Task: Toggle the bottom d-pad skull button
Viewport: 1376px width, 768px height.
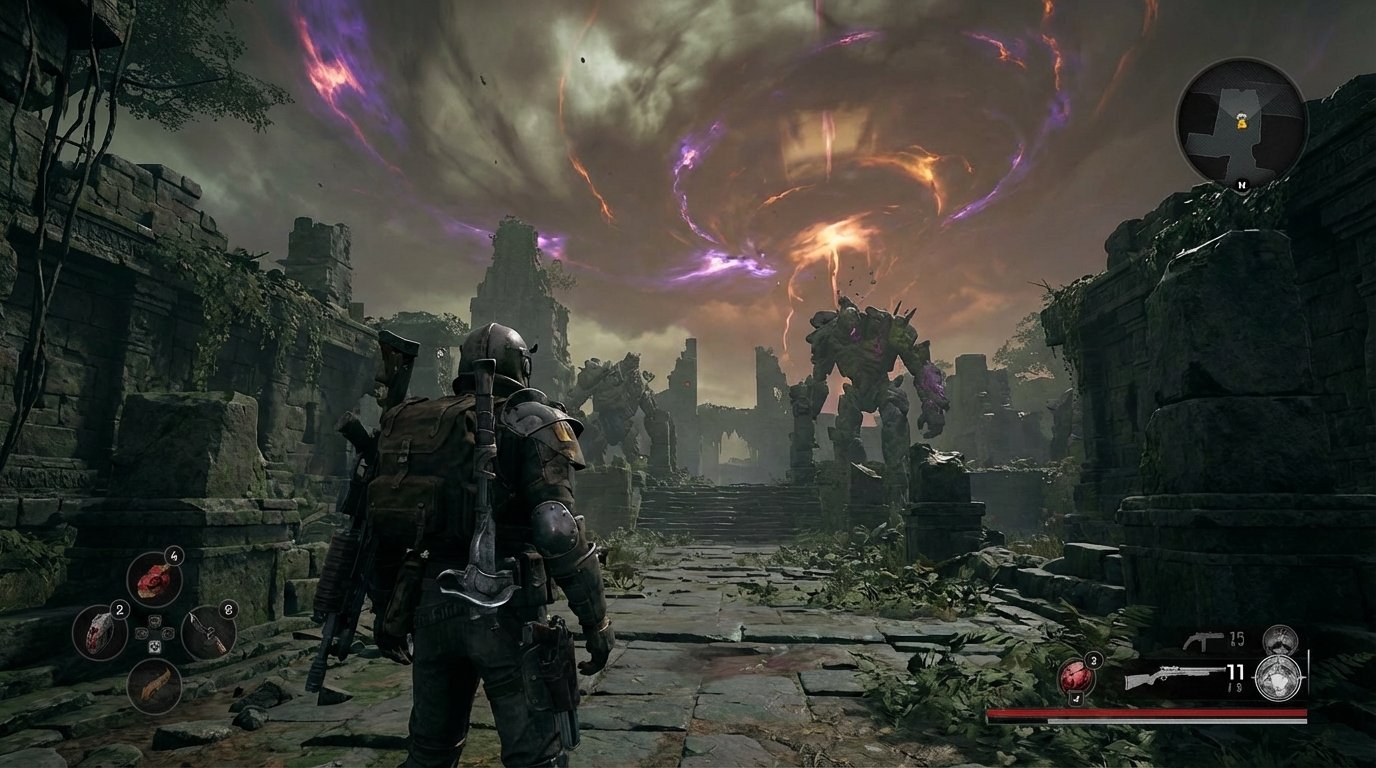Action: coord(155,645)
